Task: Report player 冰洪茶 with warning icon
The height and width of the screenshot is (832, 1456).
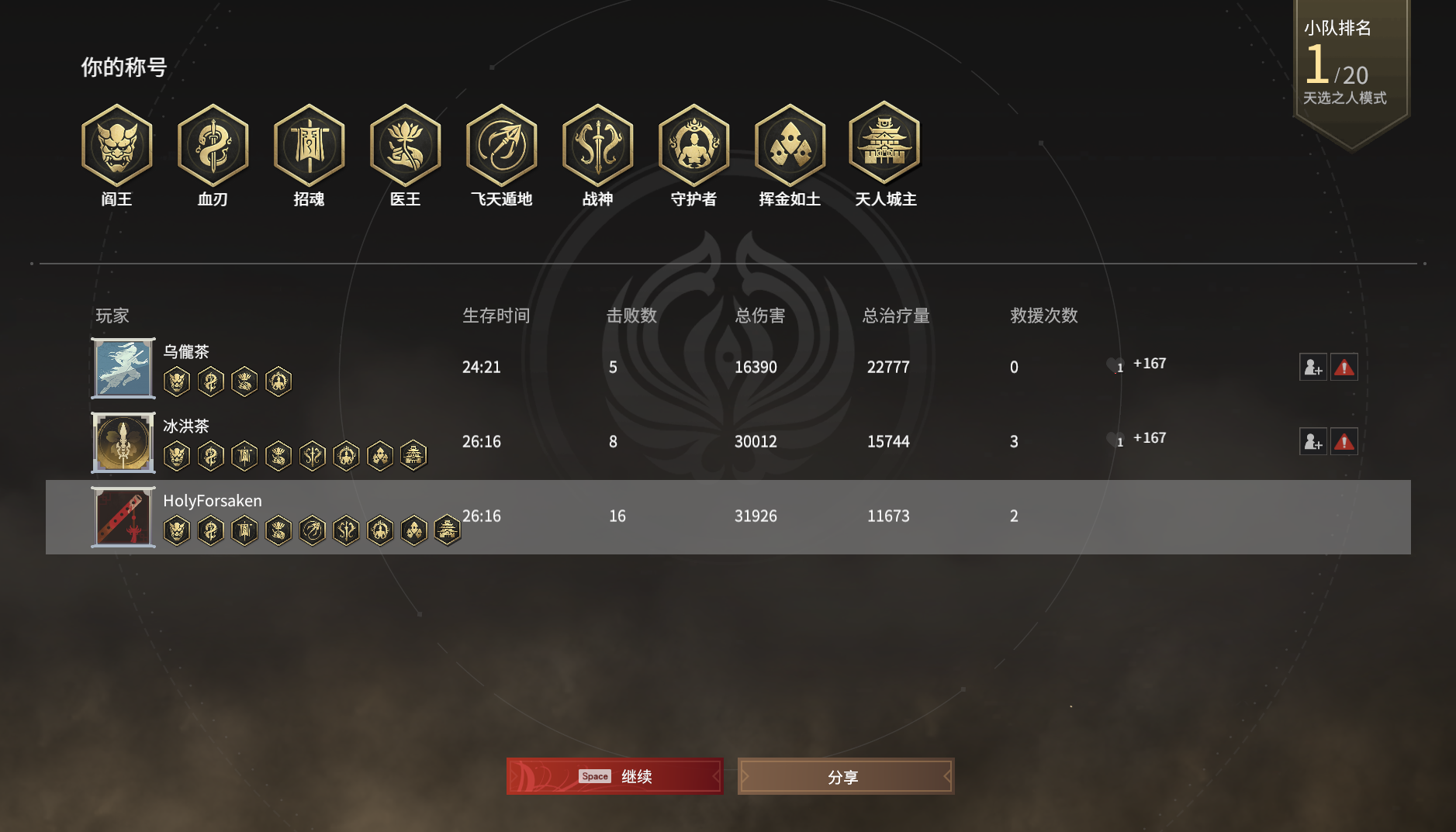Action: [x=1344, y=441]
